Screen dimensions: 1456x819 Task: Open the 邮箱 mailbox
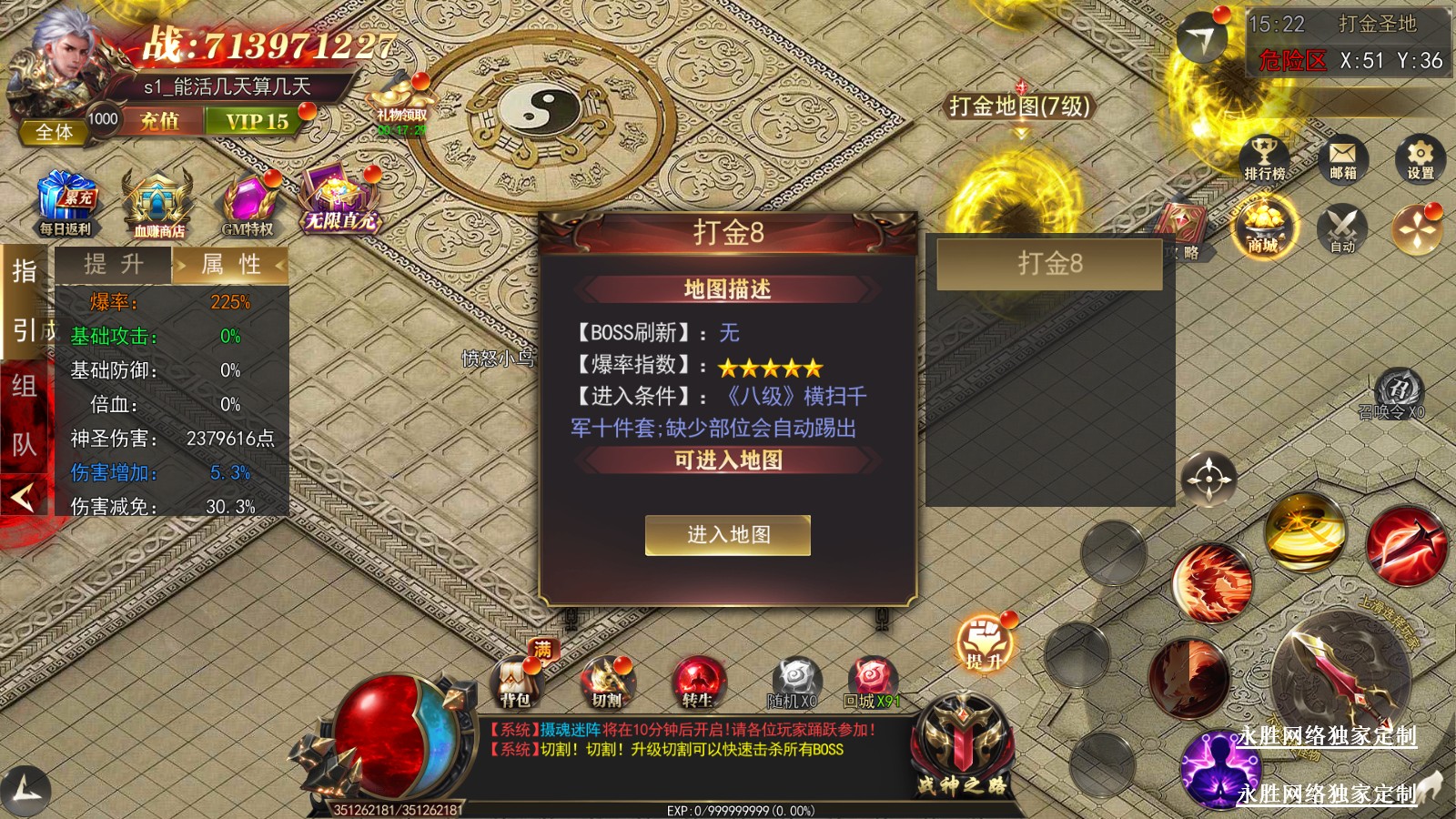1342,158
